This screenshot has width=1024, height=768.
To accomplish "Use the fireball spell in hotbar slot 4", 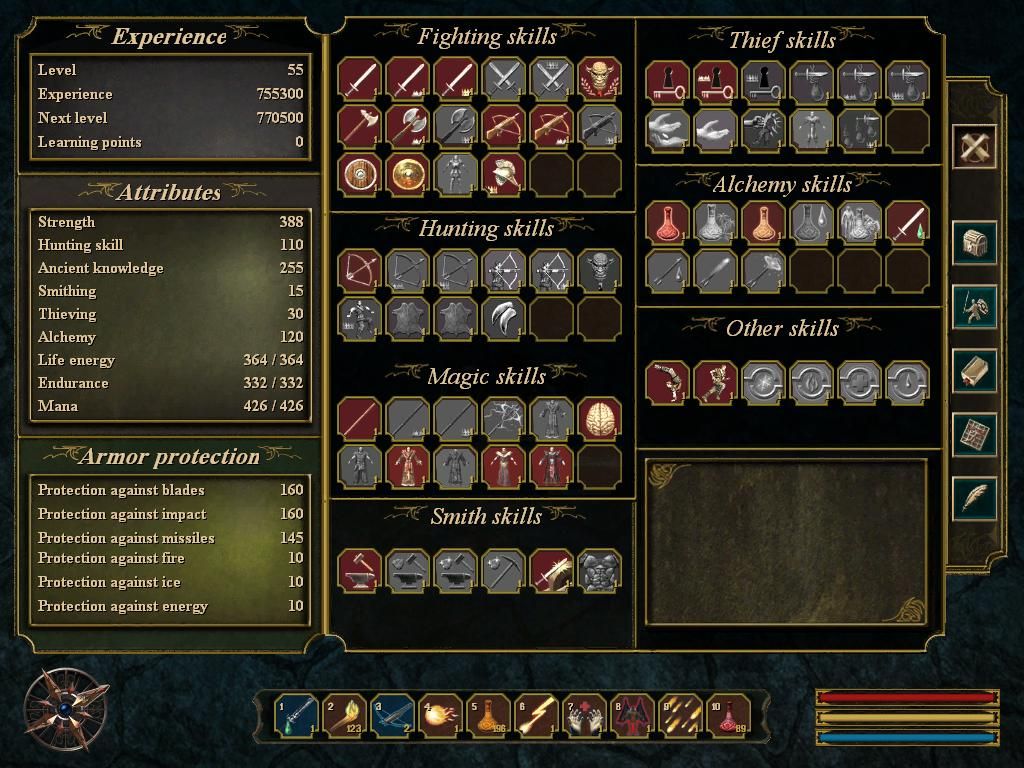I will (x=441, y=715).
